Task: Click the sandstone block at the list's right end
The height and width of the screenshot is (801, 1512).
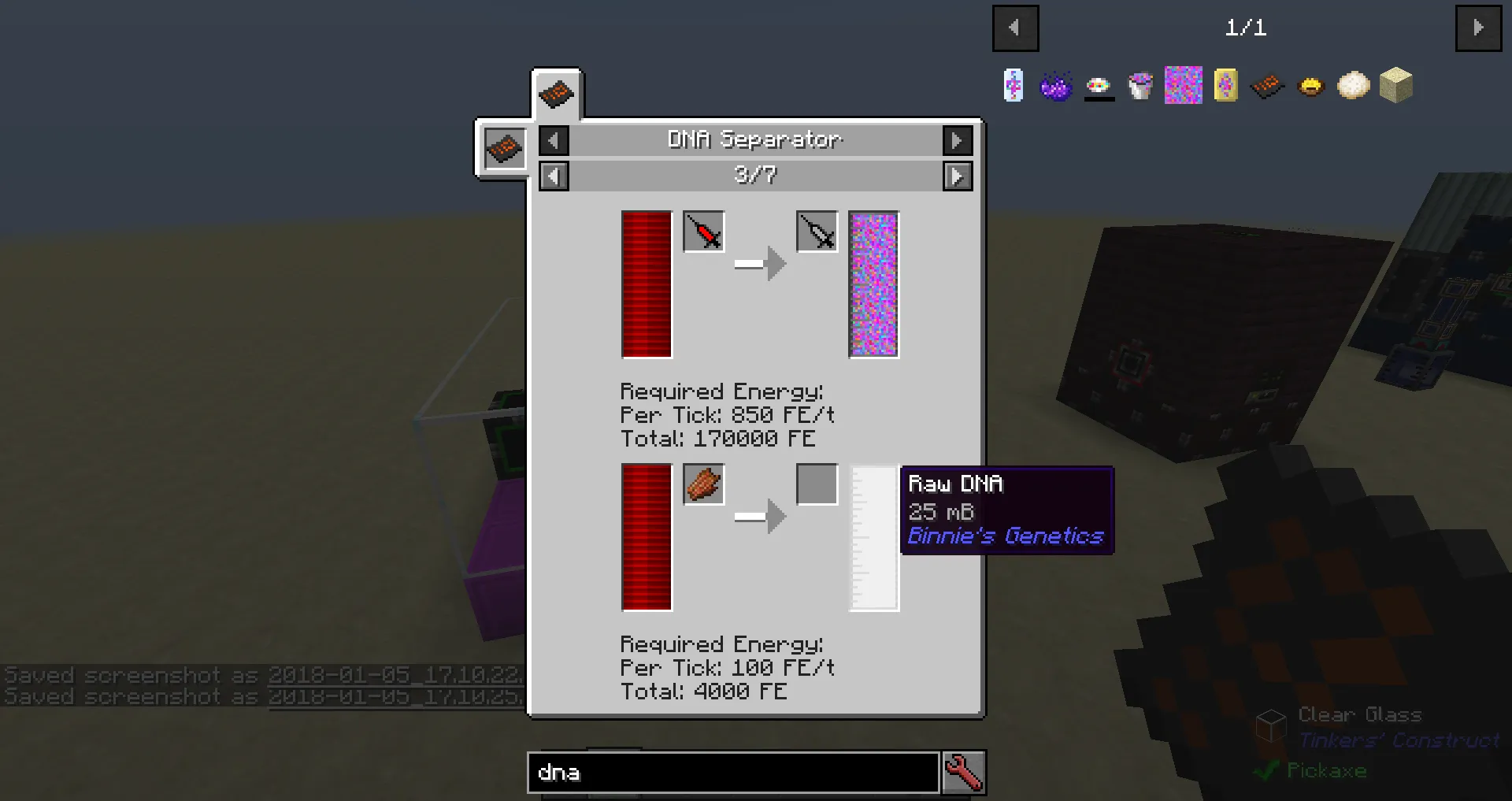Action: [x=1395, y=85]
